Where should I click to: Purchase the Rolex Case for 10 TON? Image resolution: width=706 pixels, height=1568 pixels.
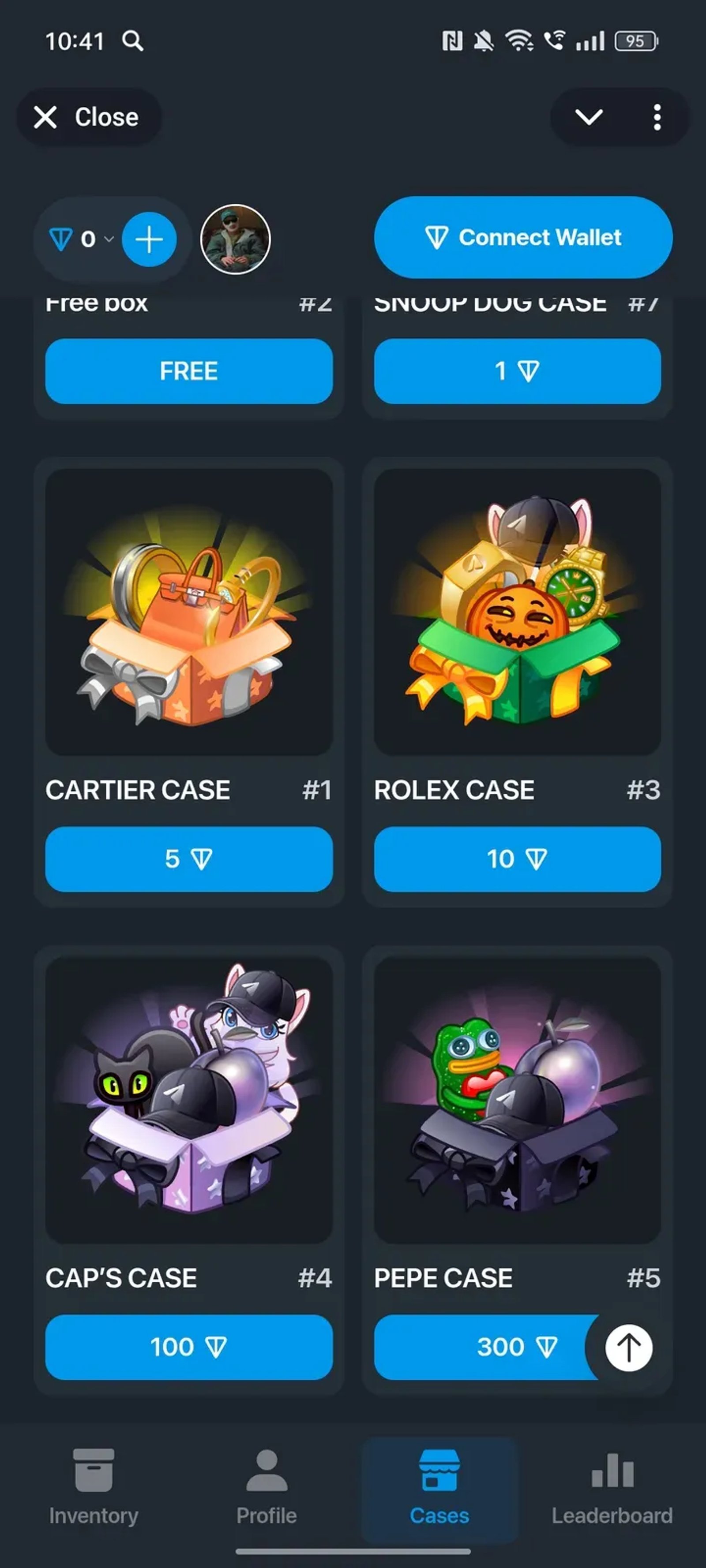click(517, 859)
